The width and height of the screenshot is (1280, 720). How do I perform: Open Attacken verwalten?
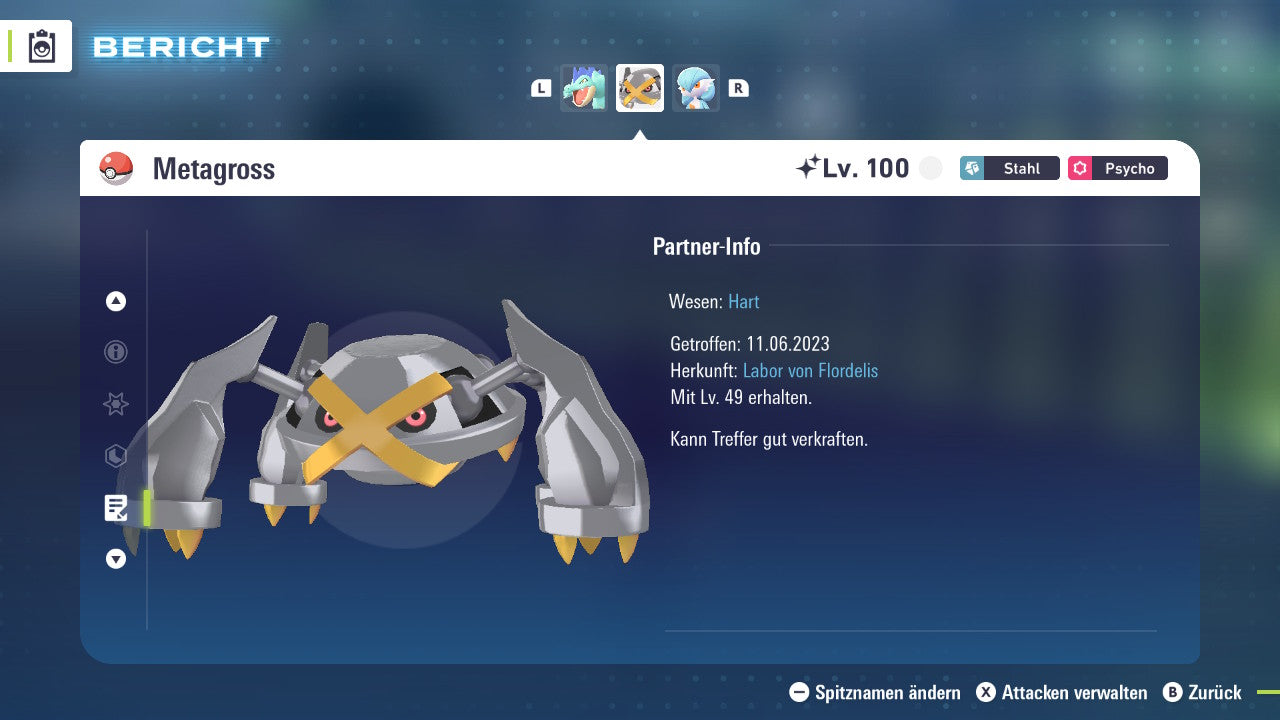pyautogui.click(x=1062, y=692)
